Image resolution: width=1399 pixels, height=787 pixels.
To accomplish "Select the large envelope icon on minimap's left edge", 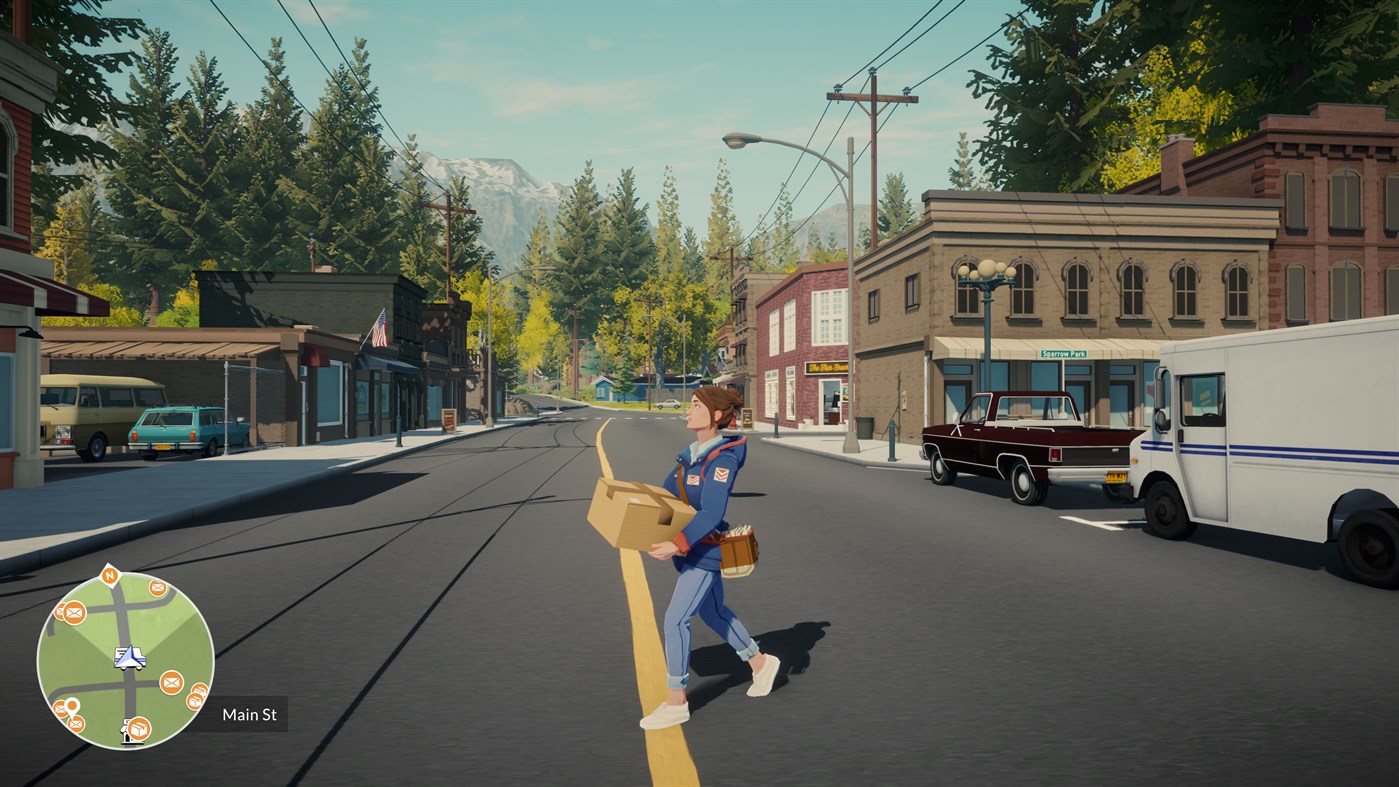I will tap(73, 613).
